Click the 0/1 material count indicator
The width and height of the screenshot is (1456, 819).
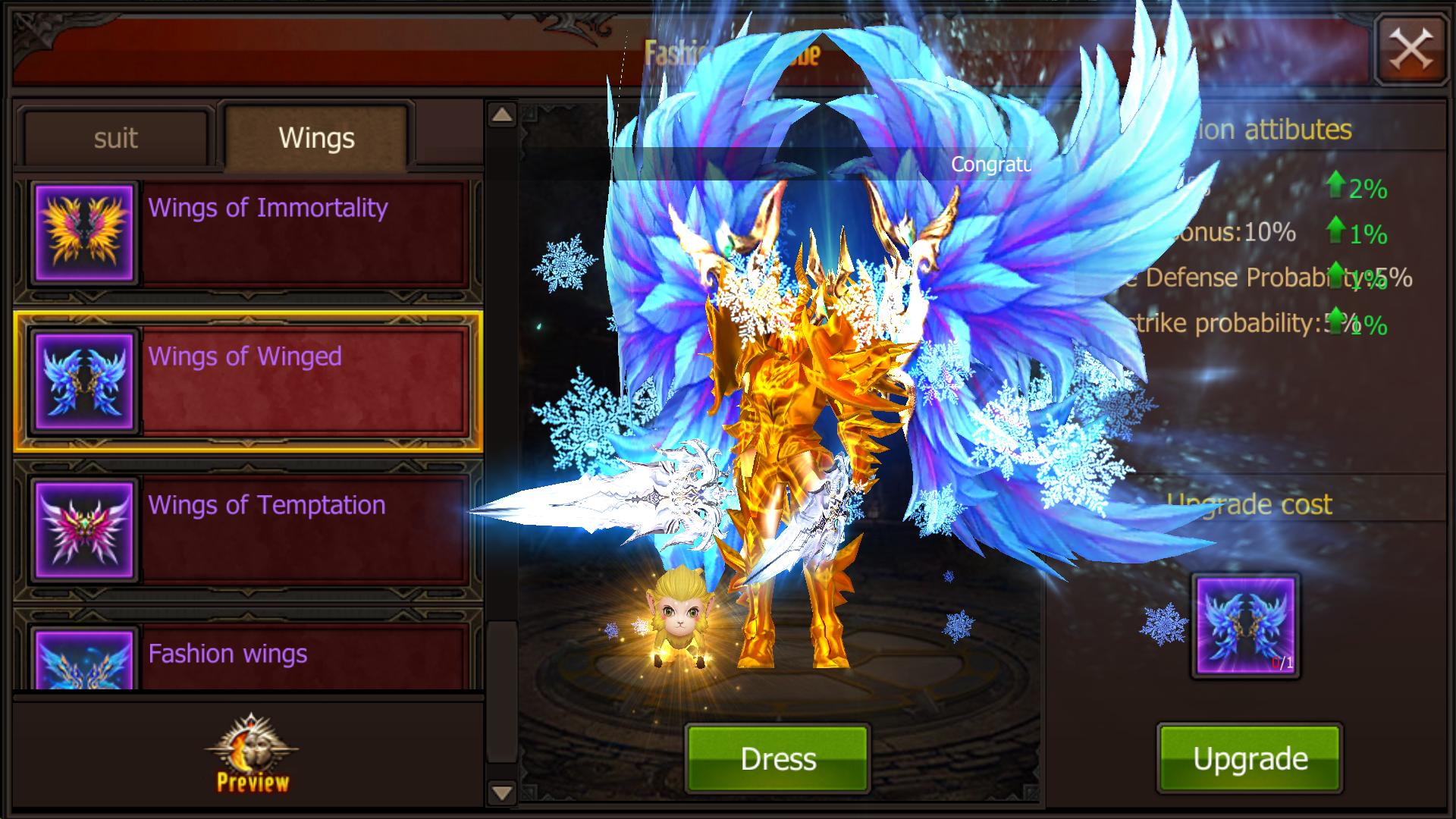[x=1283, y=662]
